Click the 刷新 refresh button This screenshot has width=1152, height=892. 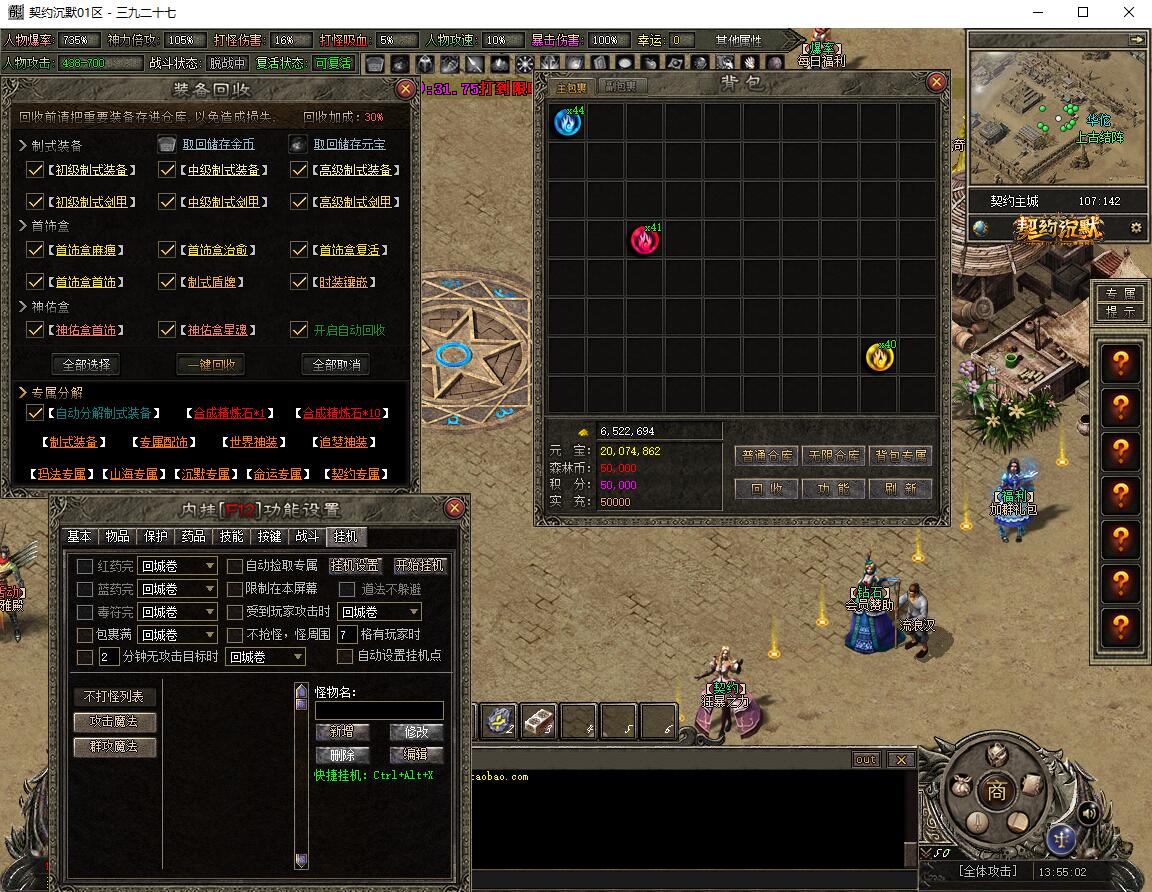(900, 489)
